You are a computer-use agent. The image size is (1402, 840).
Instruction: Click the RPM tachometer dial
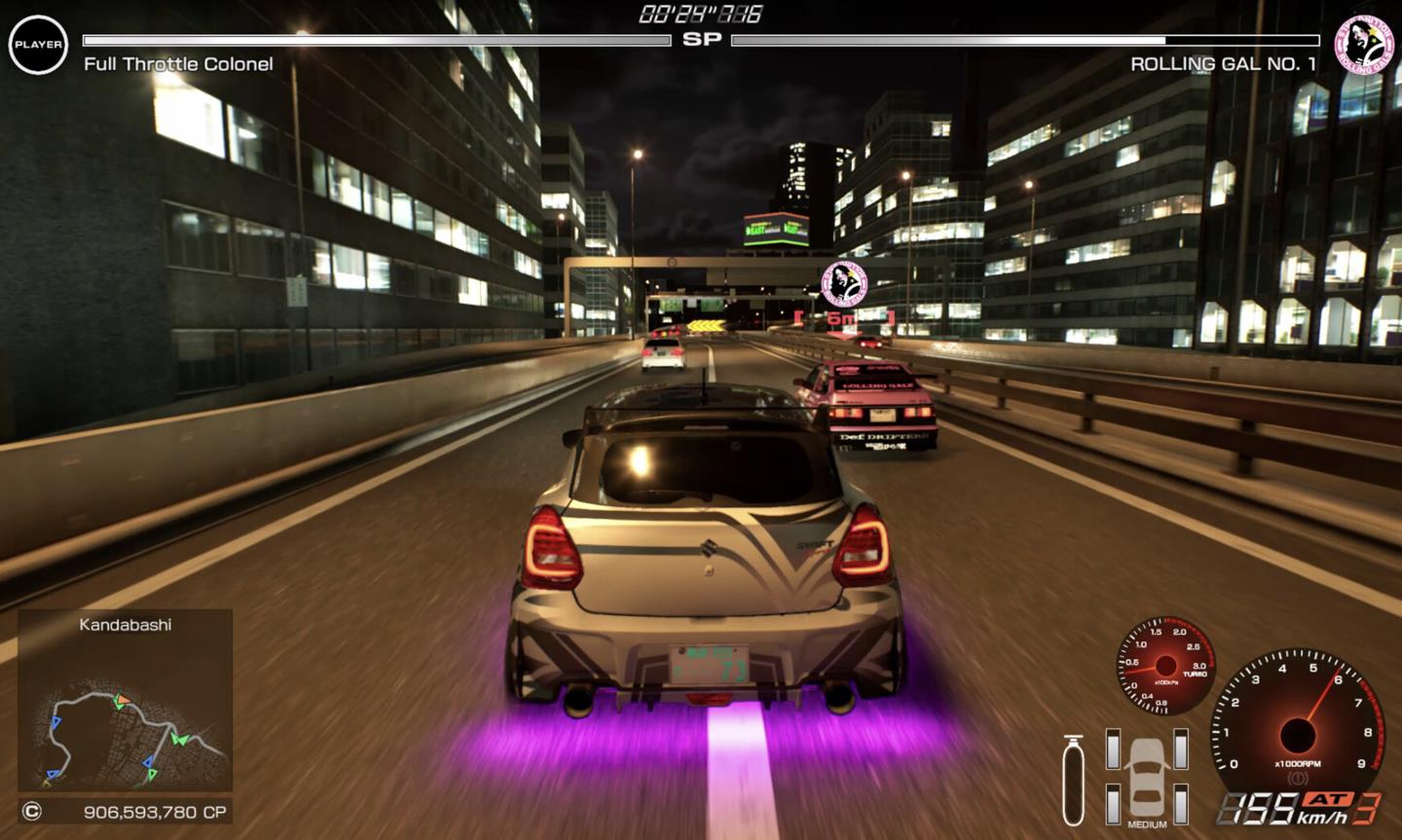tap(1296, 728)
